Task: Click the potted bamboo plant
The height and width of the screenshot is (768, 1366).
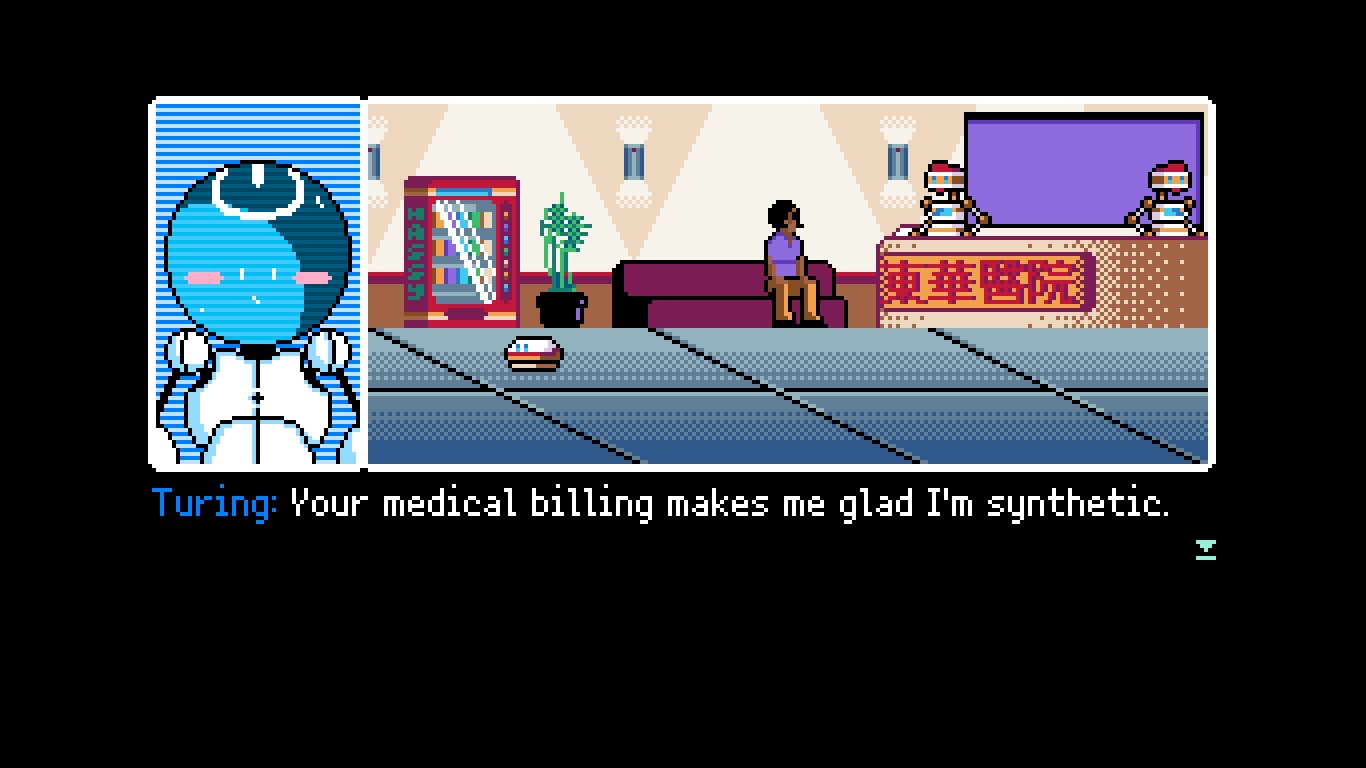Action: (565, 230)
